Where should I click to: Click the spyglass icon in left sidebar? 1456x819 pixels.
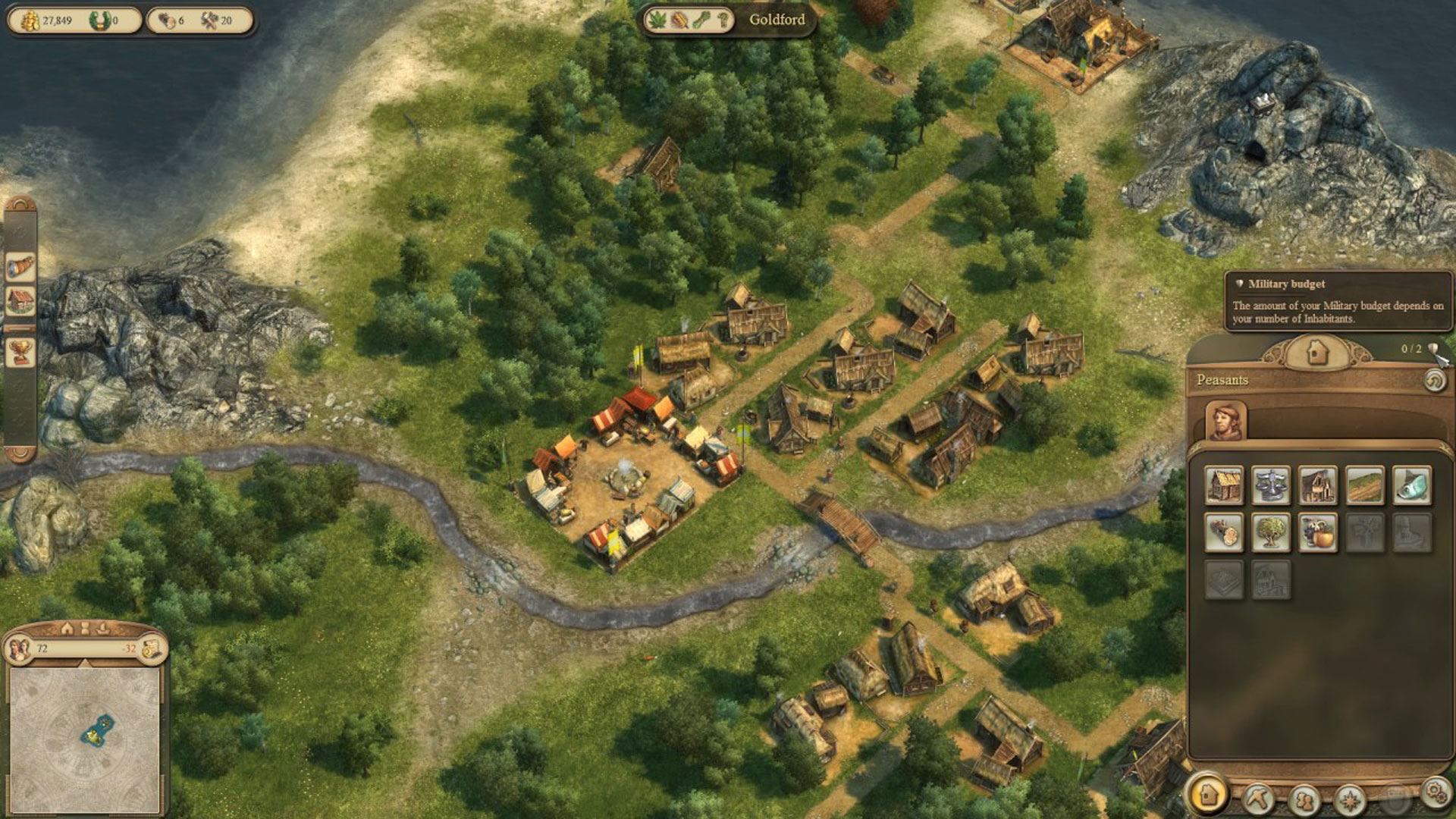(x=20, y=267)
